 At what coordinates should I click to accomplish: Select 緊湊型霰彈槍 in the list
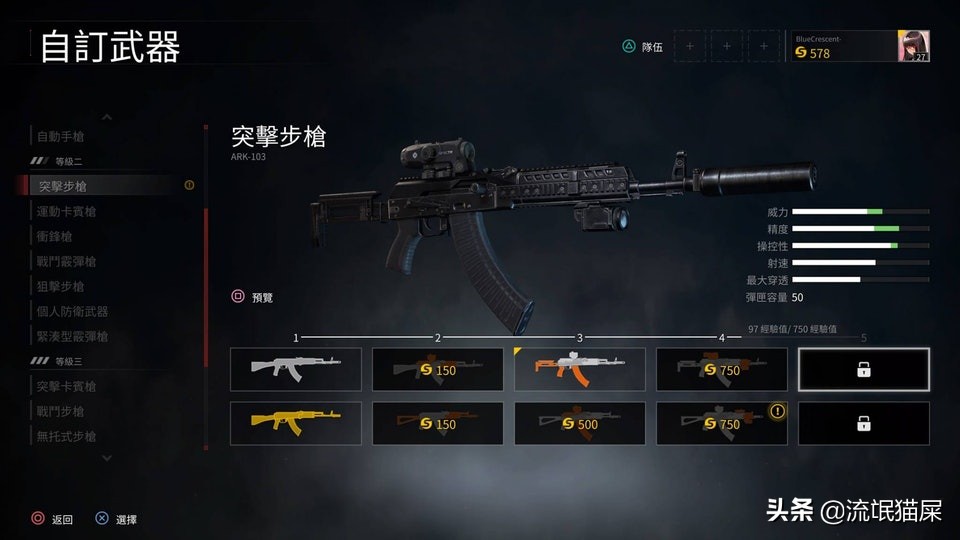[x=72, y=336]
